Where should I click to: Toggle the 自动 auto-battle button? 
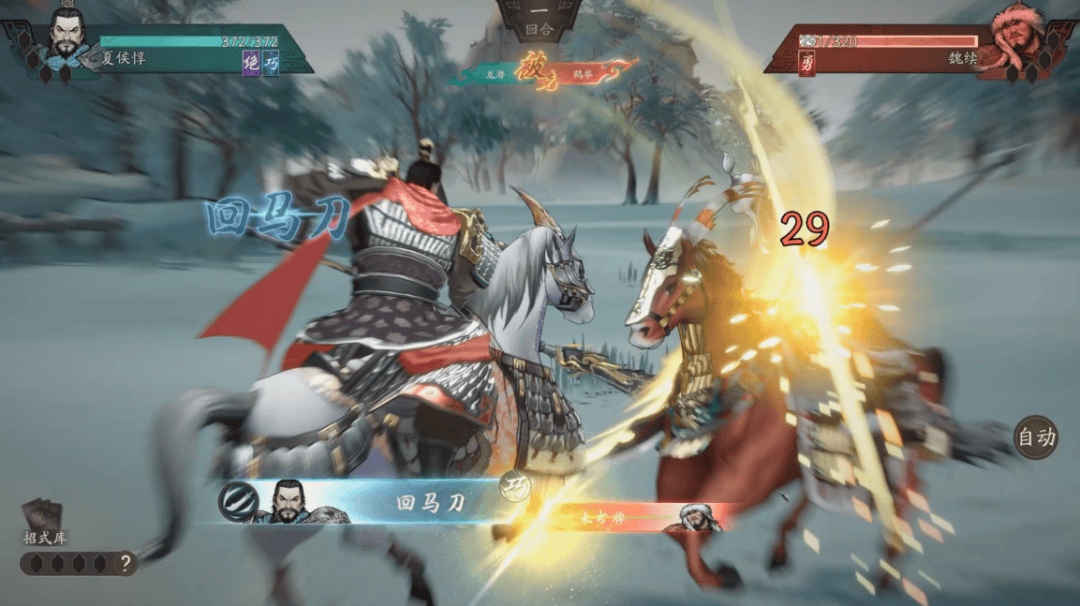coord(1035,437)
